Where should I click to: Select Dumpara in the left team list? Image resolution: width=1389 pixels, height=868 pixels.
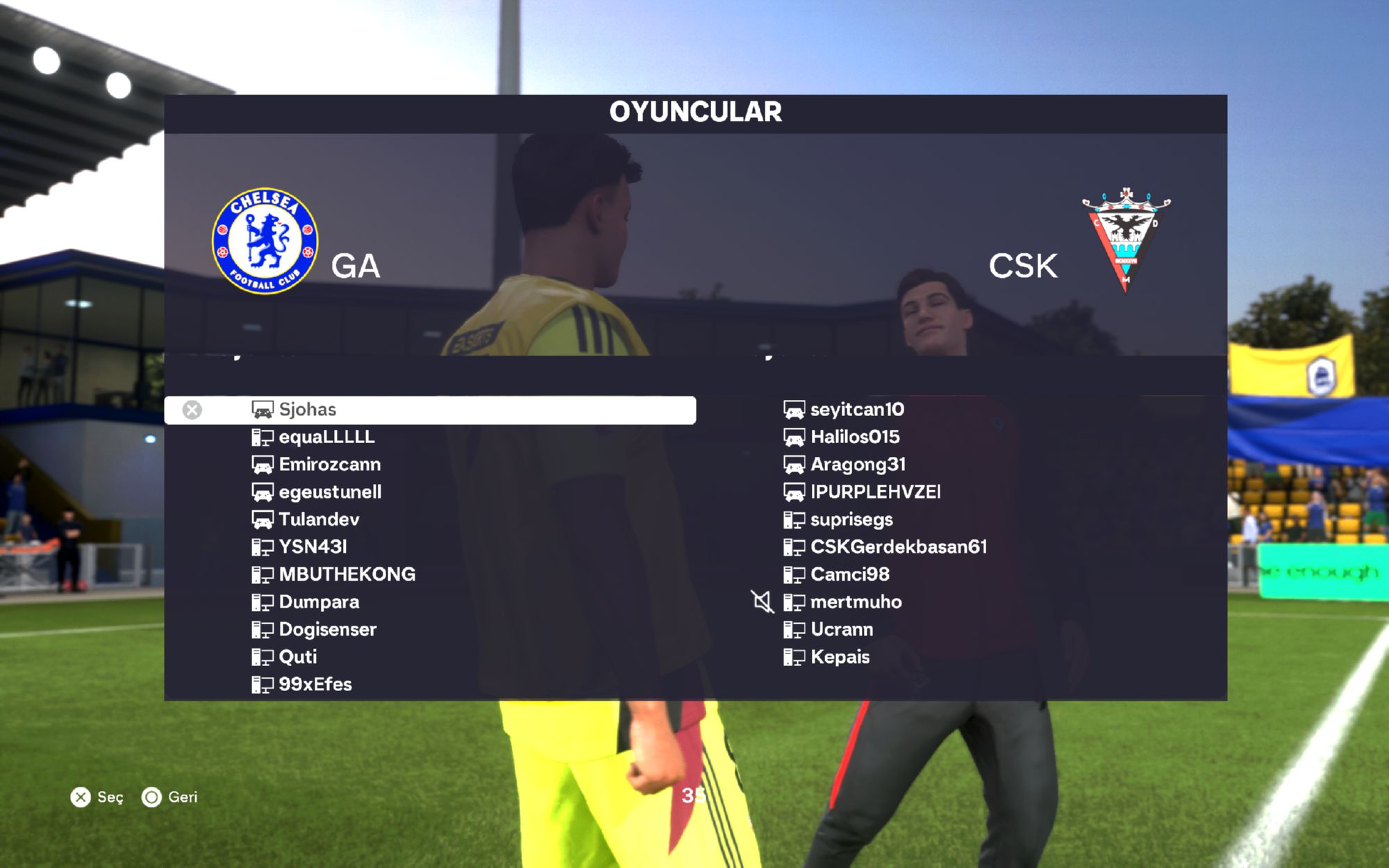pos(319,602)
